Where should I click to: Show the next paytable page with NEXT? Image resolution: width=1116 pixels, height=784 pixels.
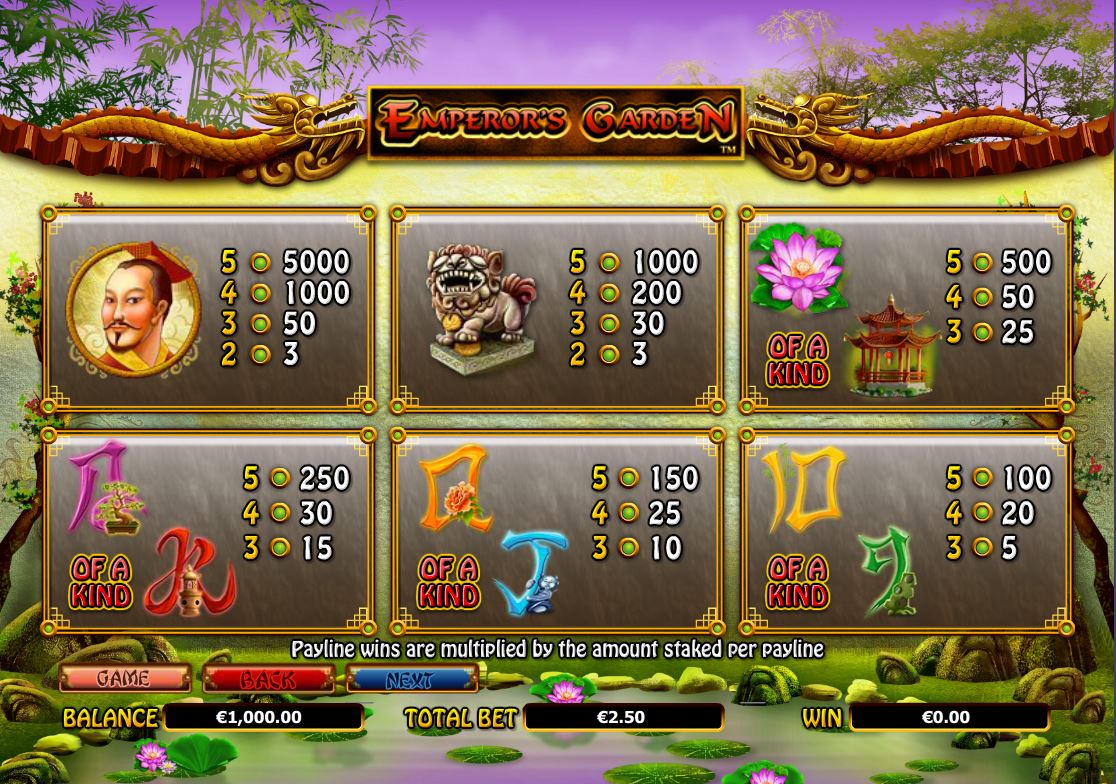click(411, 679)
